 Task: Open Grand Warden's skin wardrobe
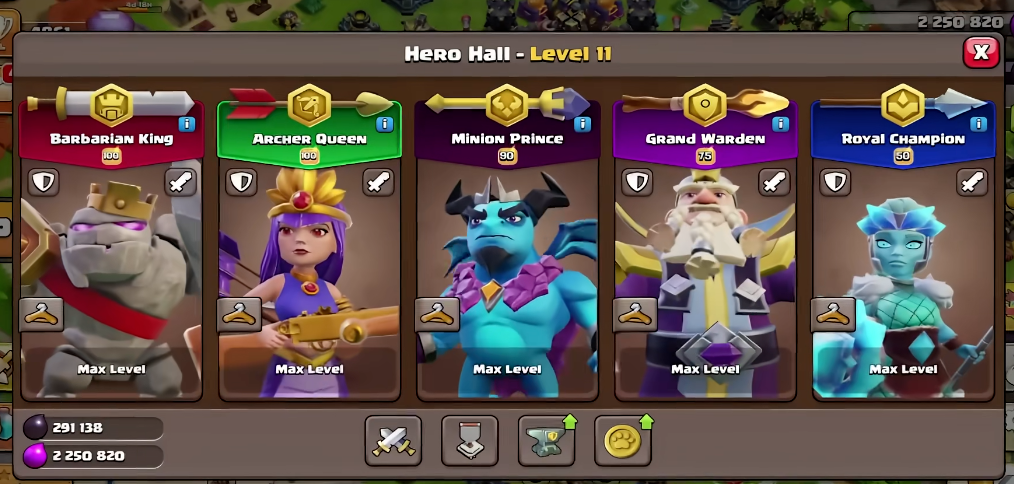pos(635,314)
